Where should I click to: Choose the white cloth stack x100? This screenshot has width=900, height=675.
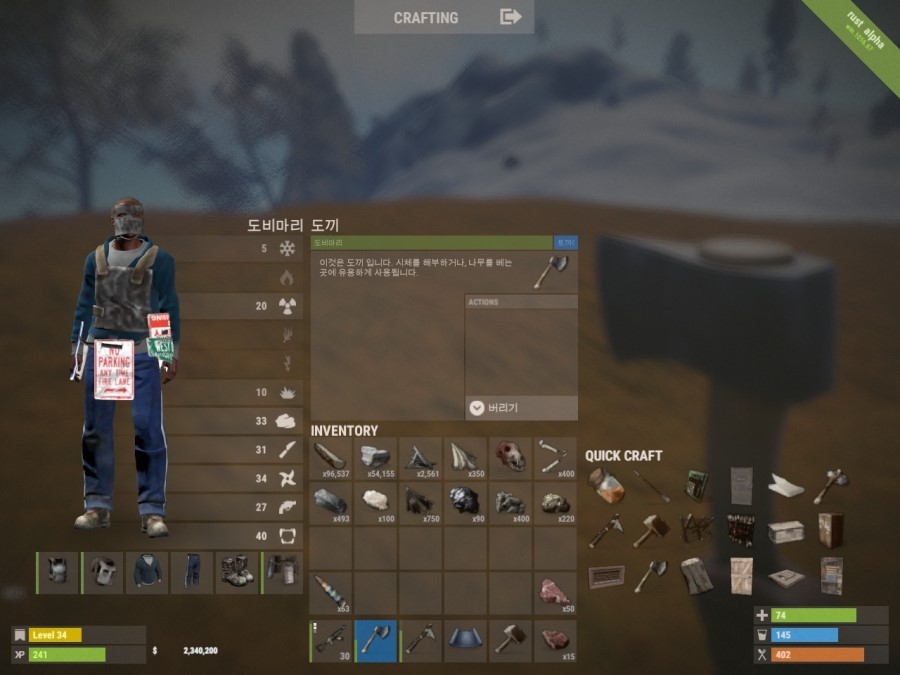[376, 501]
